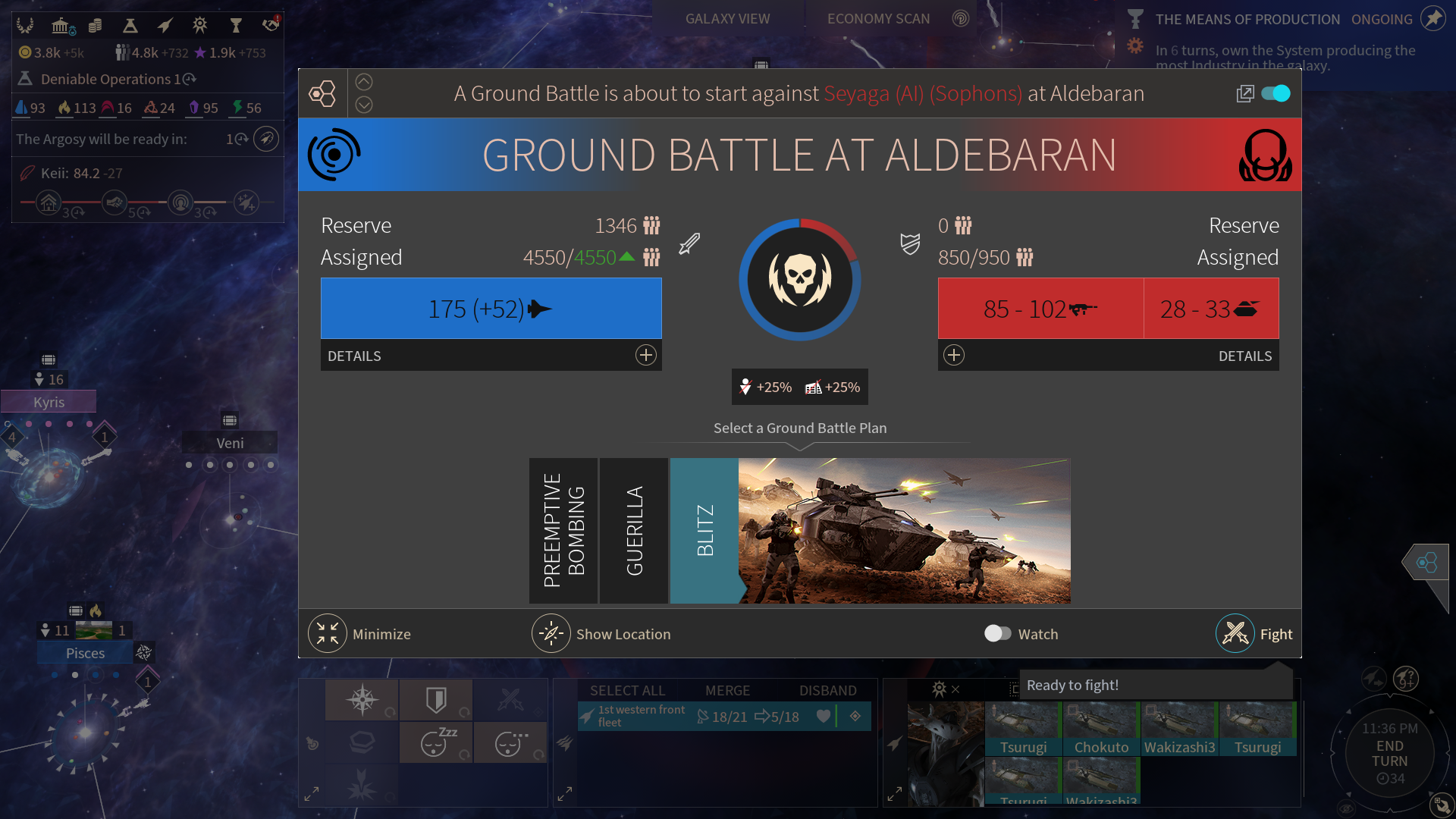The height and width of the screenshot is (819, 1456).
Task: Pop out the battle notification window
Action: tap(1244, 93)
